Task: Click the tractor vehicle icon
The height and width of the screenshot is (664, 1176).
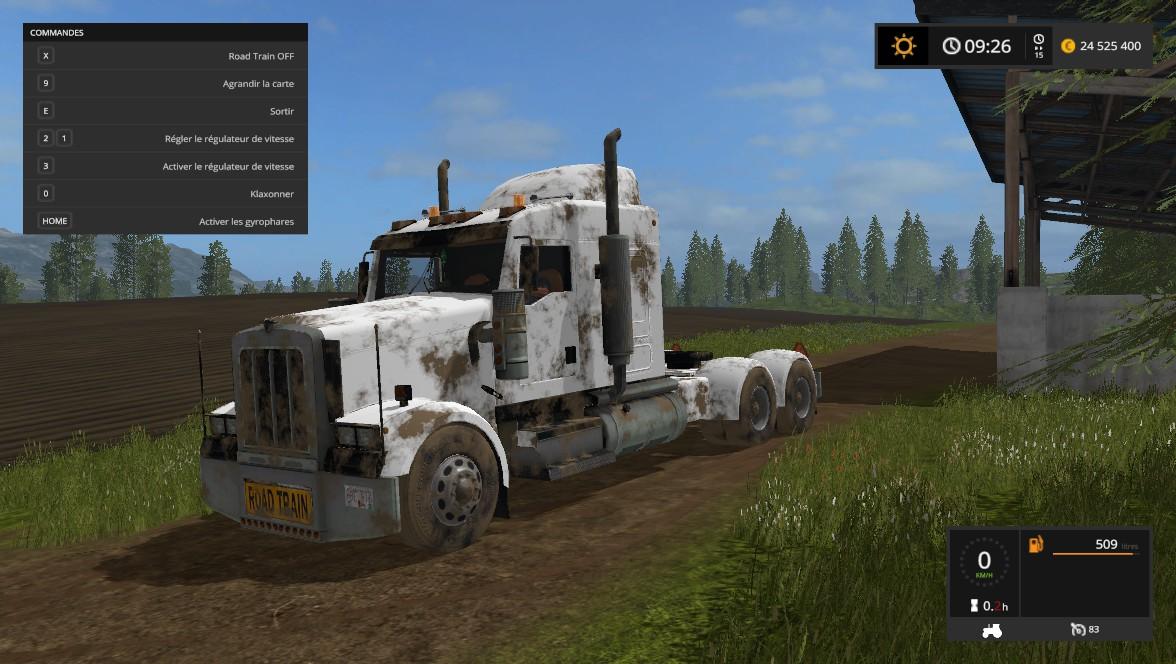Action: (x=993, y=630)
